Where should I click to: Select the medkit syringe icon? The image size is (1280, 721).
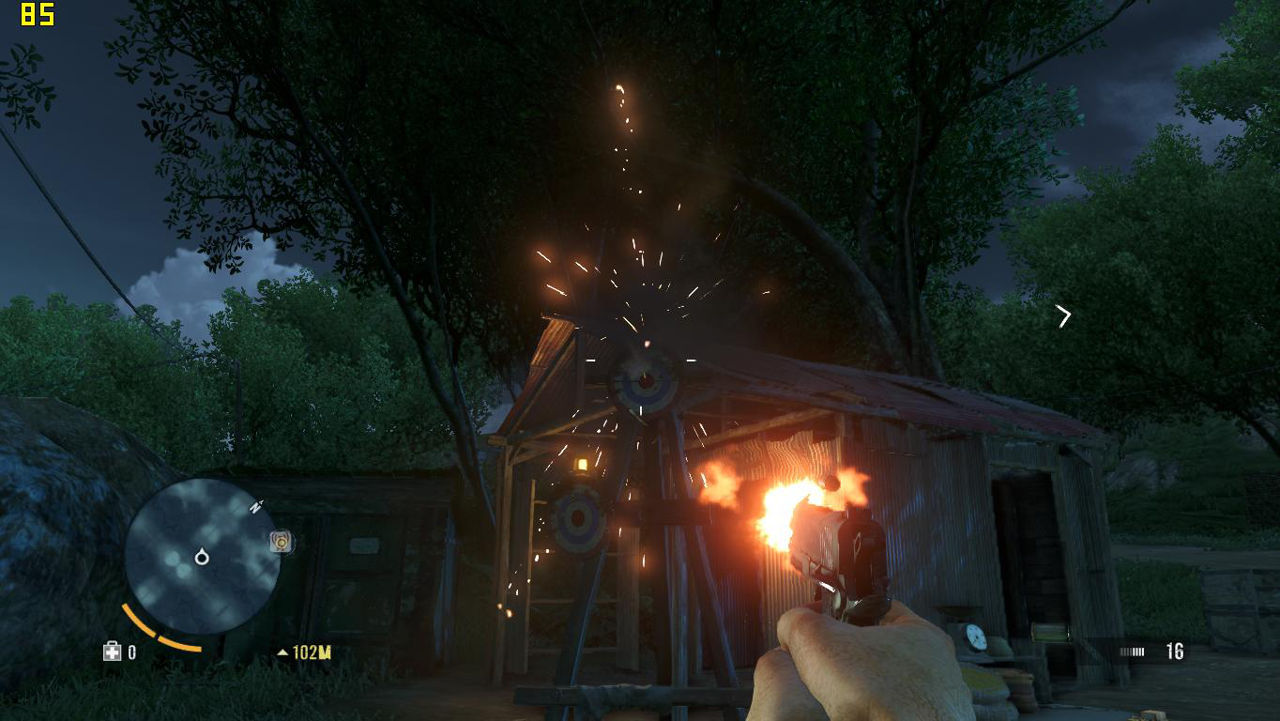click(x=112, y=652)
